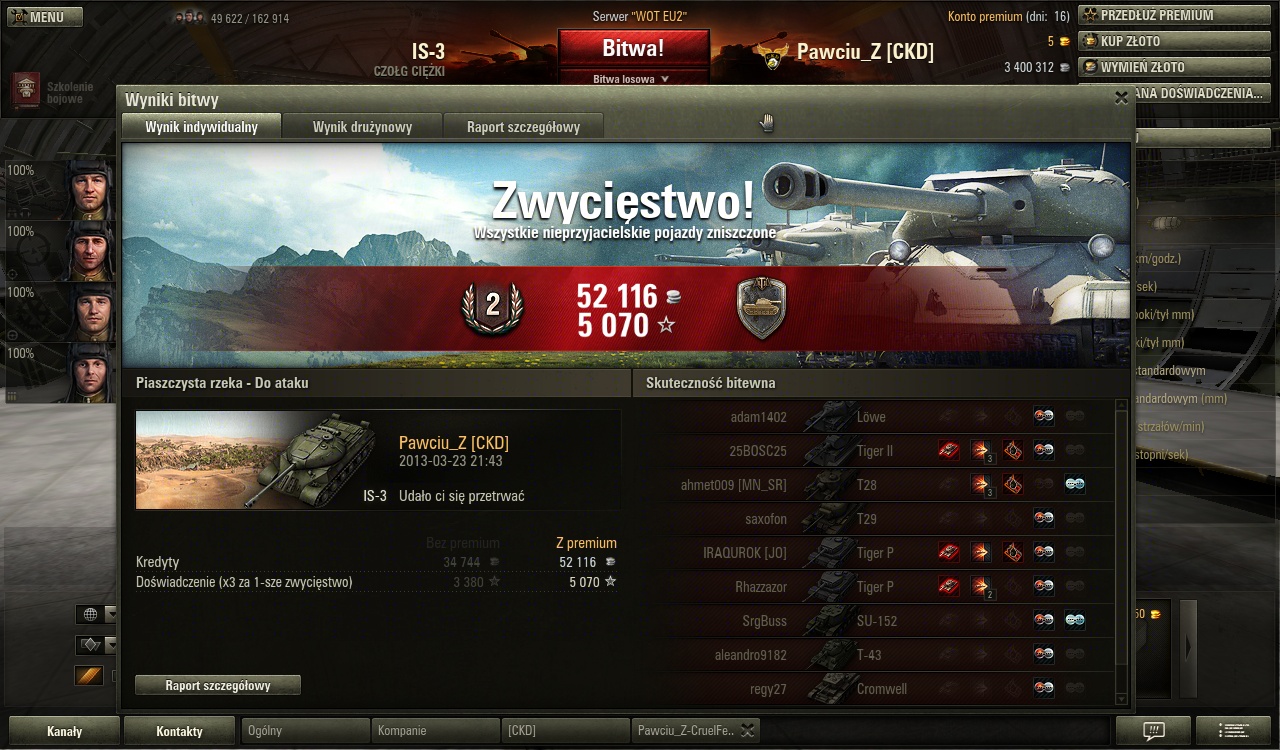Select the Ogólny chat tab
The height and width of the screenshot is (750, 1280).
point(305,731)
